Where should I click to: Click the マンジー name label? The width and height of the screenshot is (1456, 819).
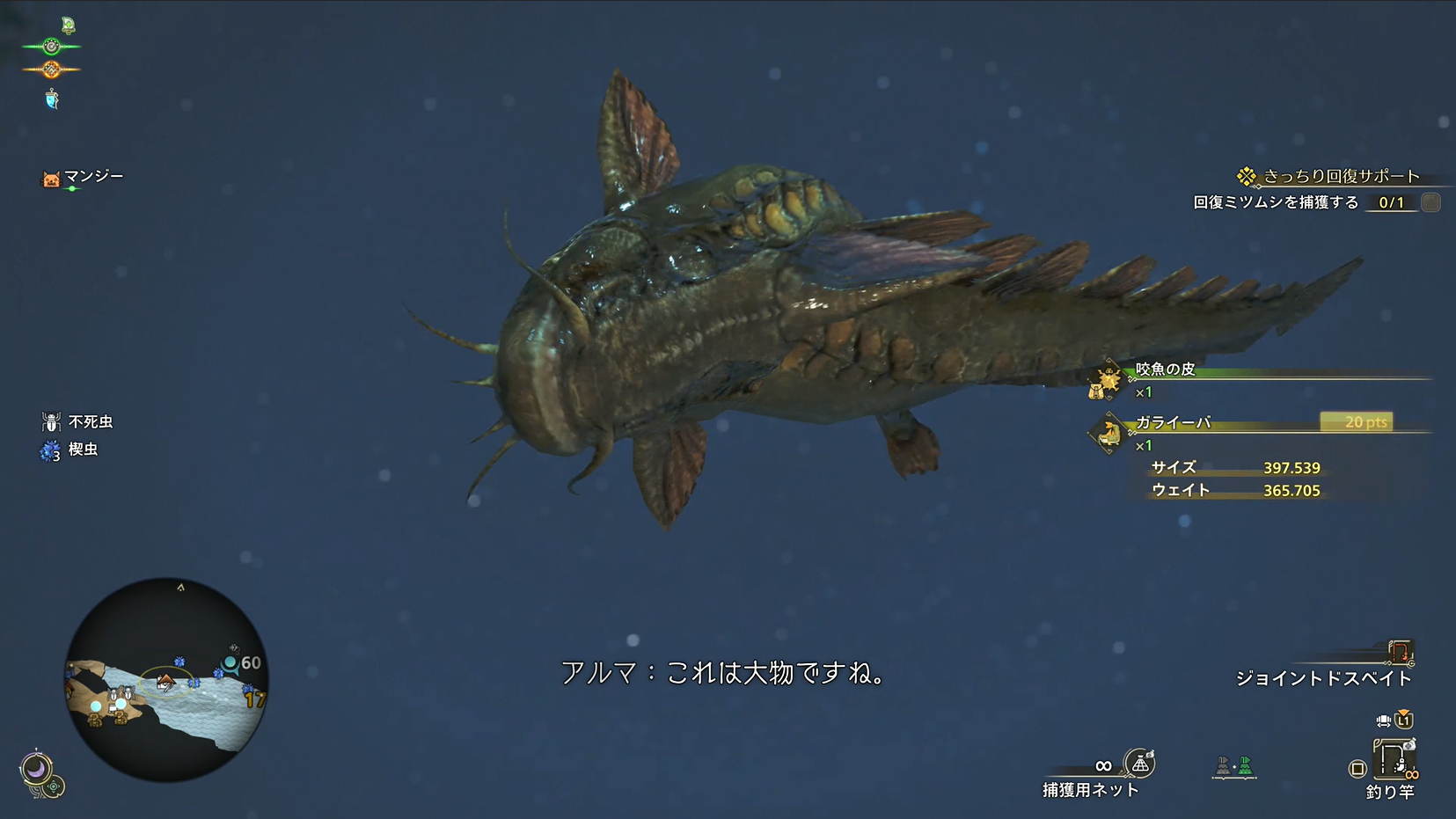point(91,176)
